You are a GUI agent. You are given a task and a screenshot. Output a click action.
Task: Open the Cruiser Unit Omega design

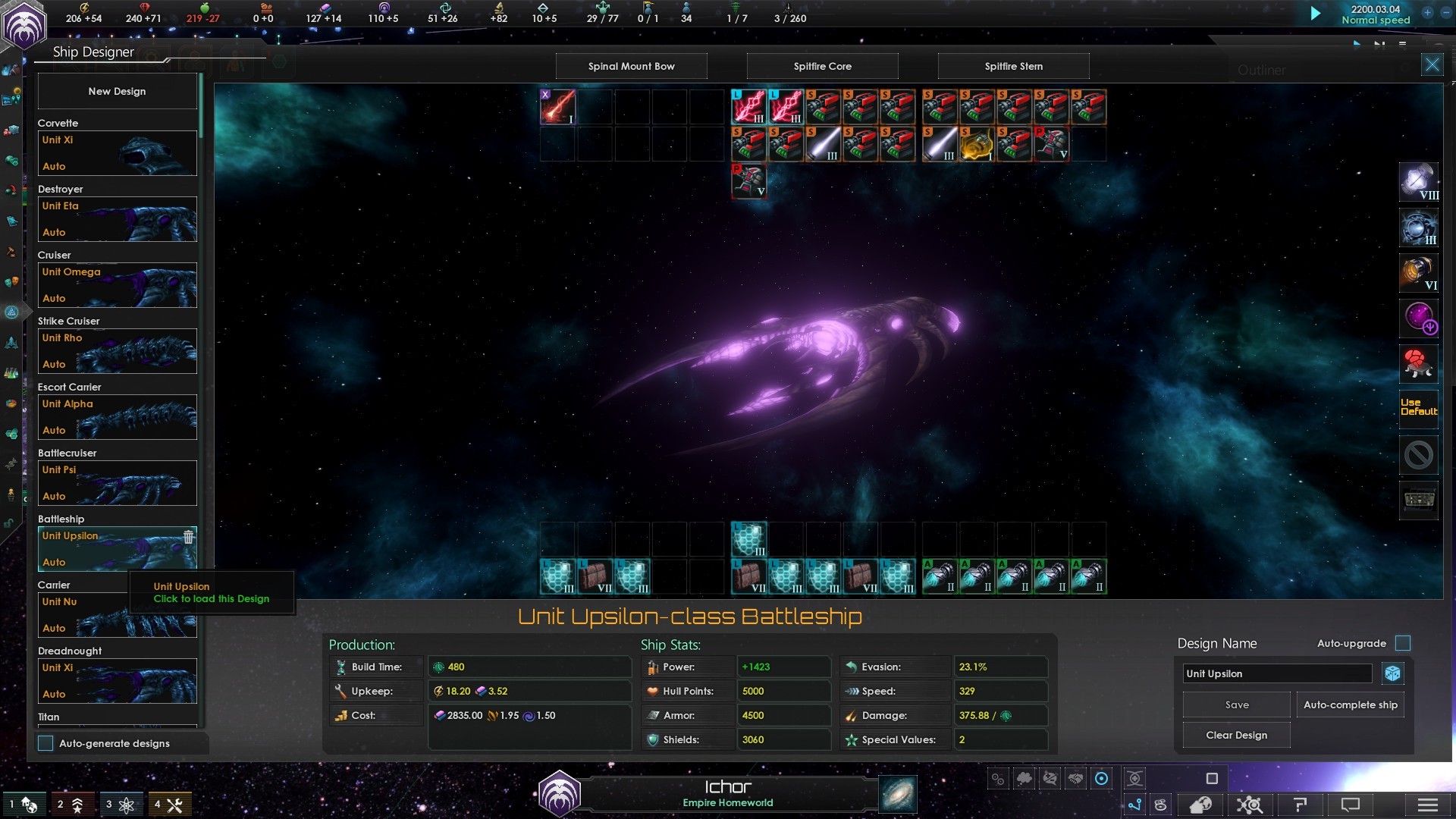pyautogui.click(x=117, y=285)
